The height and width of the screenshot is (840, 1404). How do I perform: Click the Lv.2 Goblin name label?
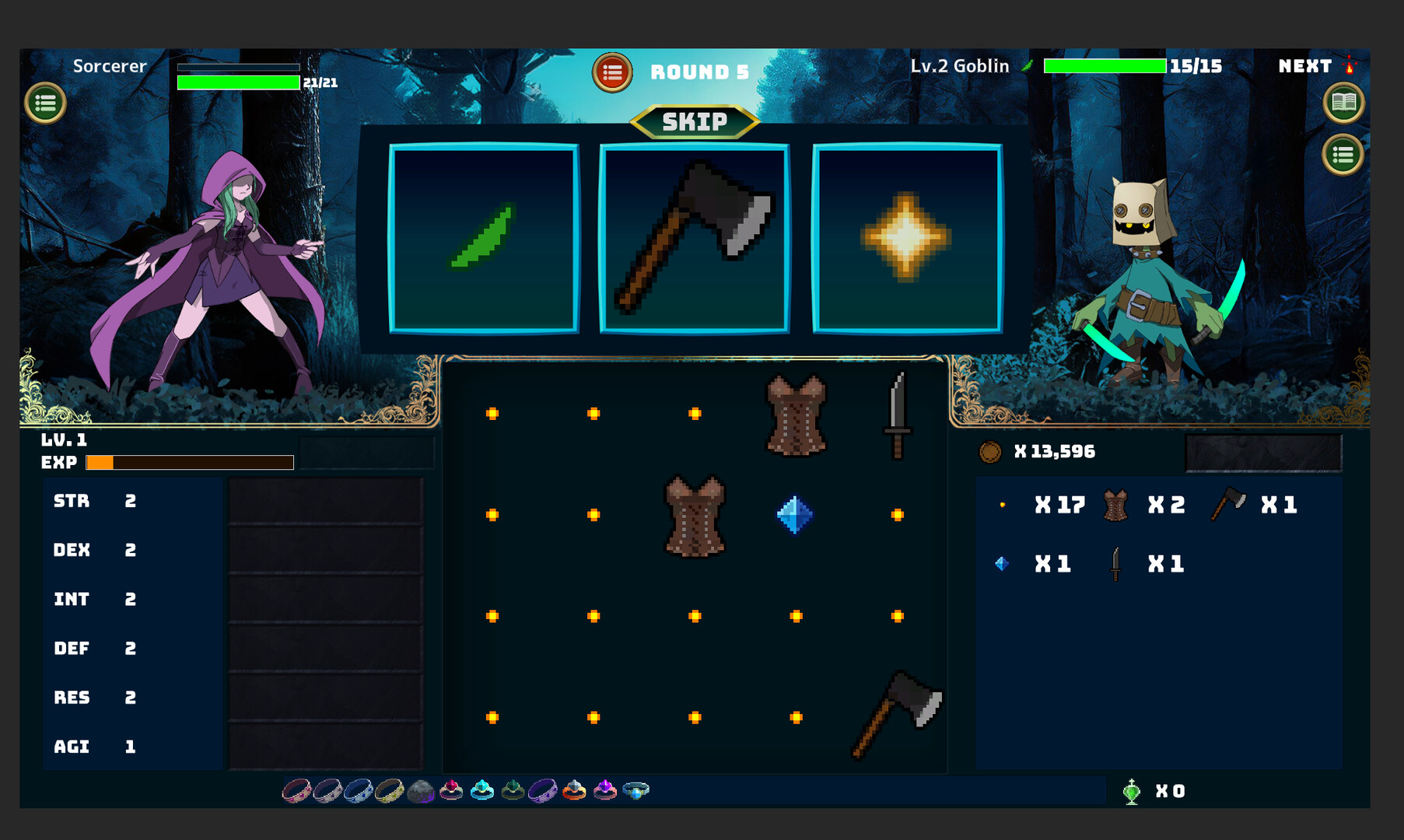tap(959, 66)
